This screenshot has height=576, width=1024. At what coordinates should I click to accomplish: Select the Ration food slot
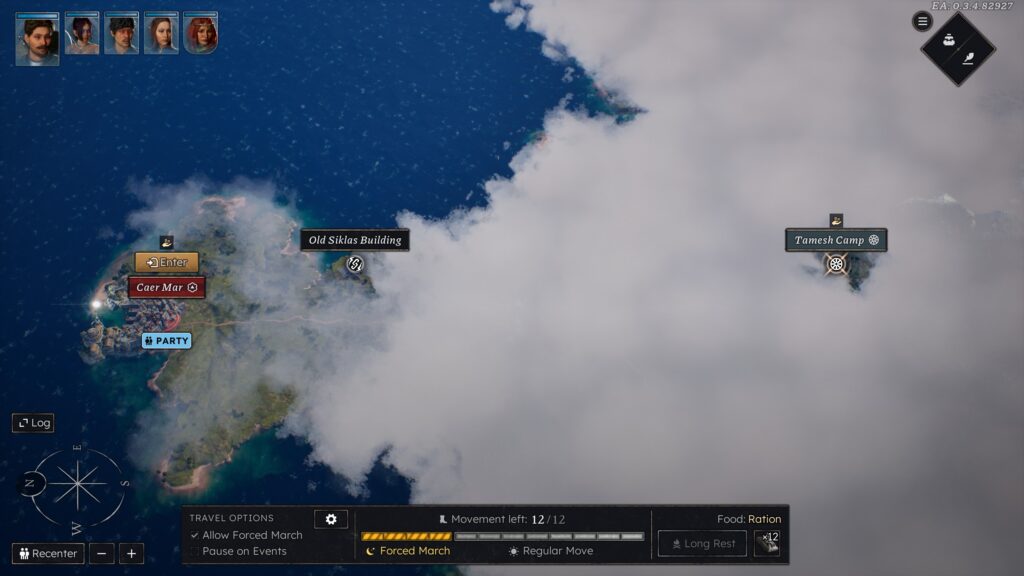tap(767, 543)
